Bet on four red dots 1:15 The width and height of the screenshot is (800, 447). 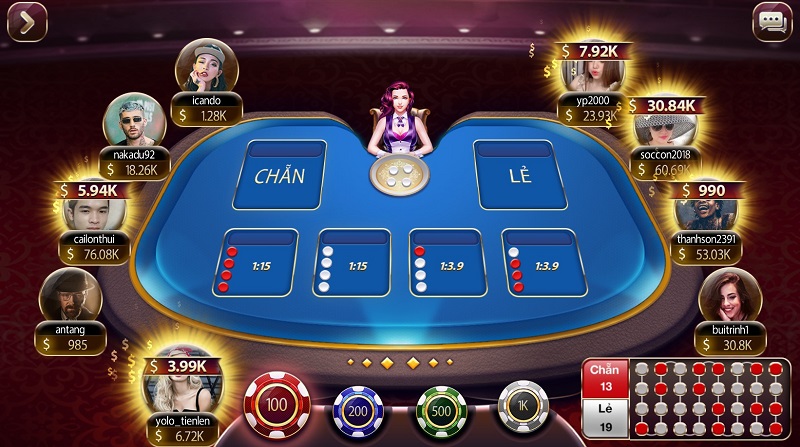pos(255,264)
